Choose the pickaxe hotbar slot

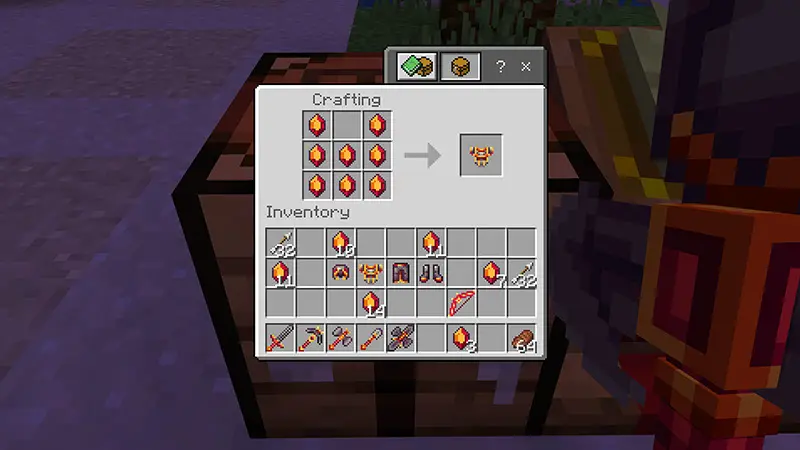(311, 339)
